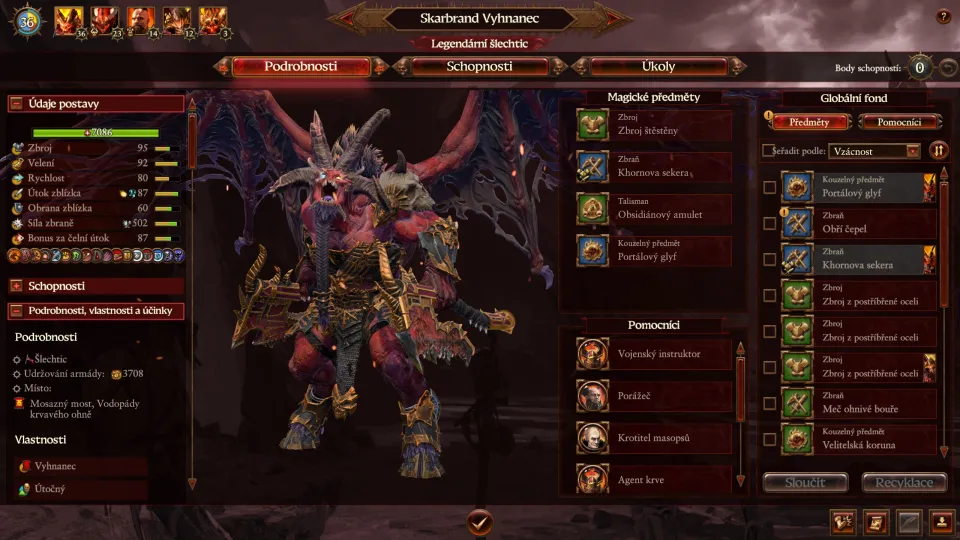960x540 pixels.
Task: Choose the Krotitel masopsů follower
Action: [x=654, y=438]
